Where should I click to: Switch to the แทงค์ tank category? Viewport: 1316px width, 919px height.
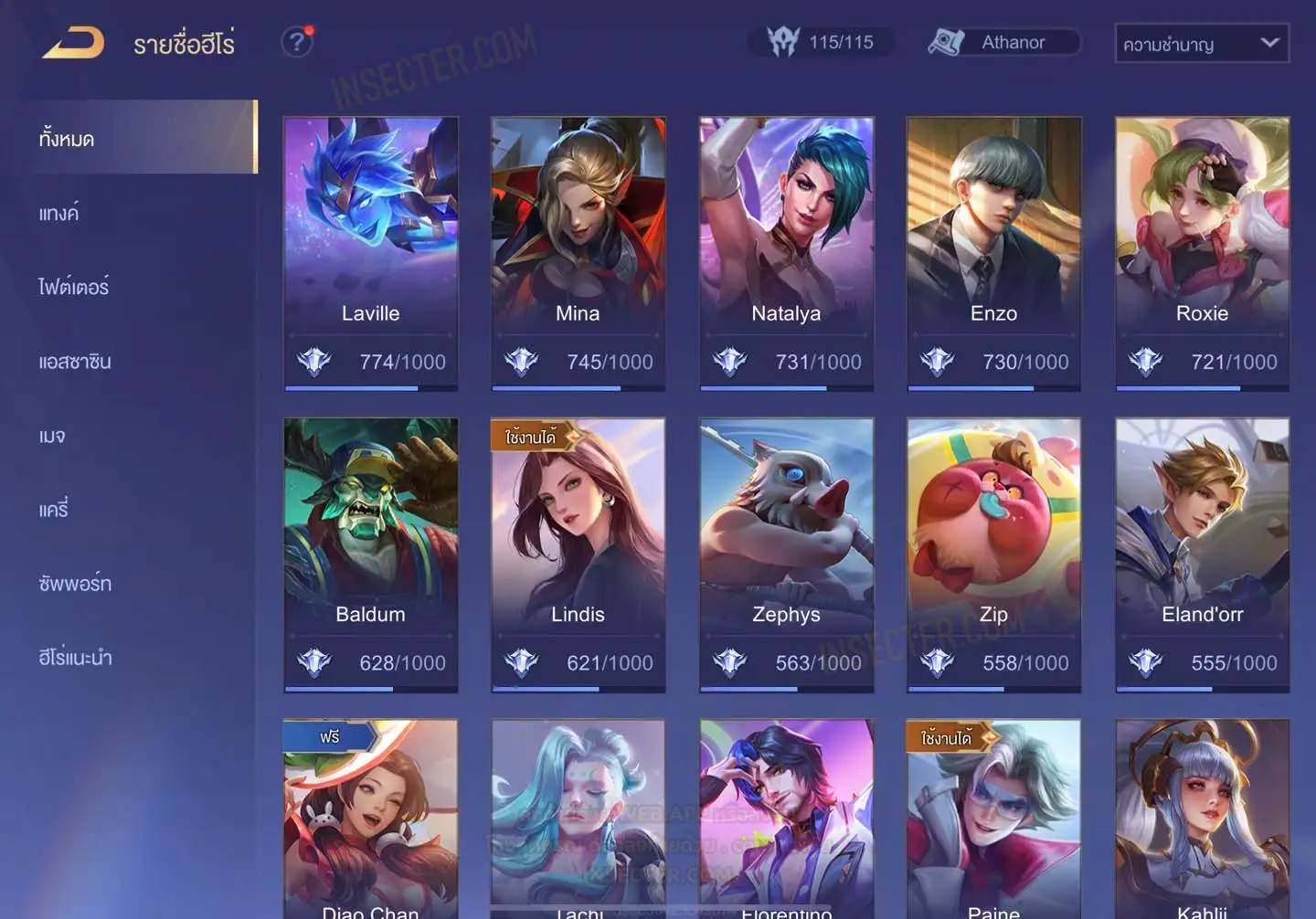click(x=59, y=214)
